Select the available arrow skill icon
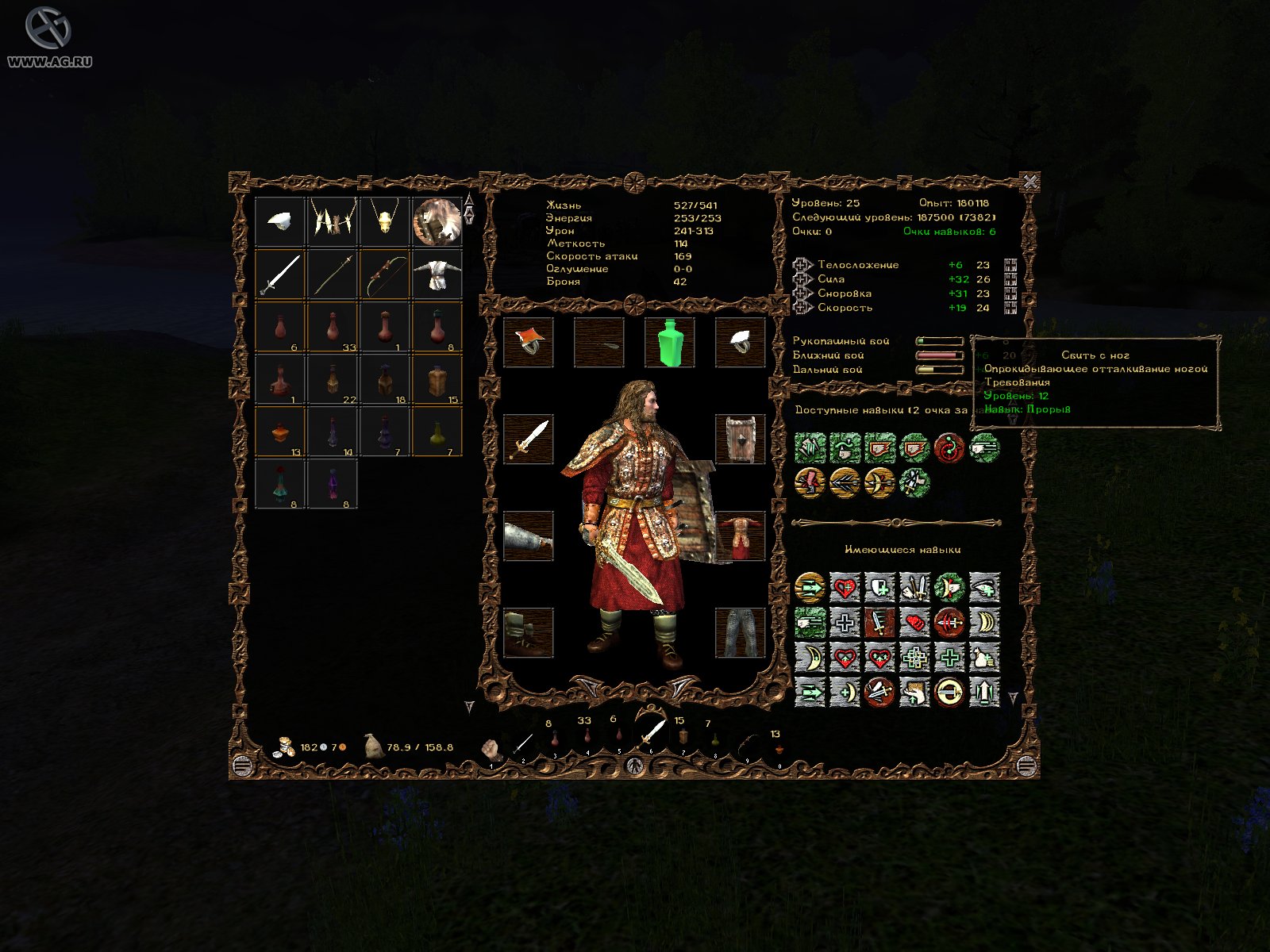The height and width of the screenshot is (952, 1270). click(x=845, y=482)
